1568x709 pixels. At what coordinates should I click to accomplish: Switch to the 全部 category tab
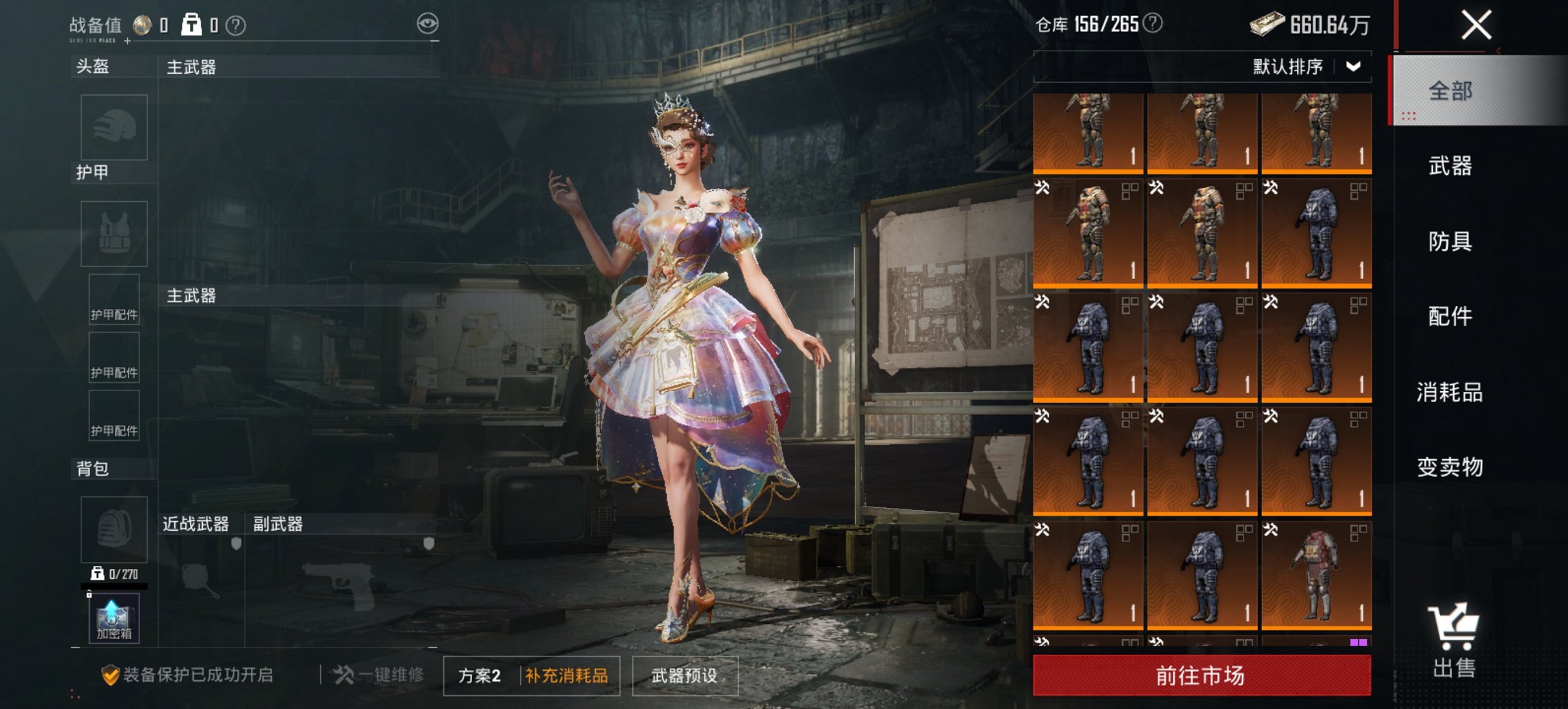(x=1450, y=92)
